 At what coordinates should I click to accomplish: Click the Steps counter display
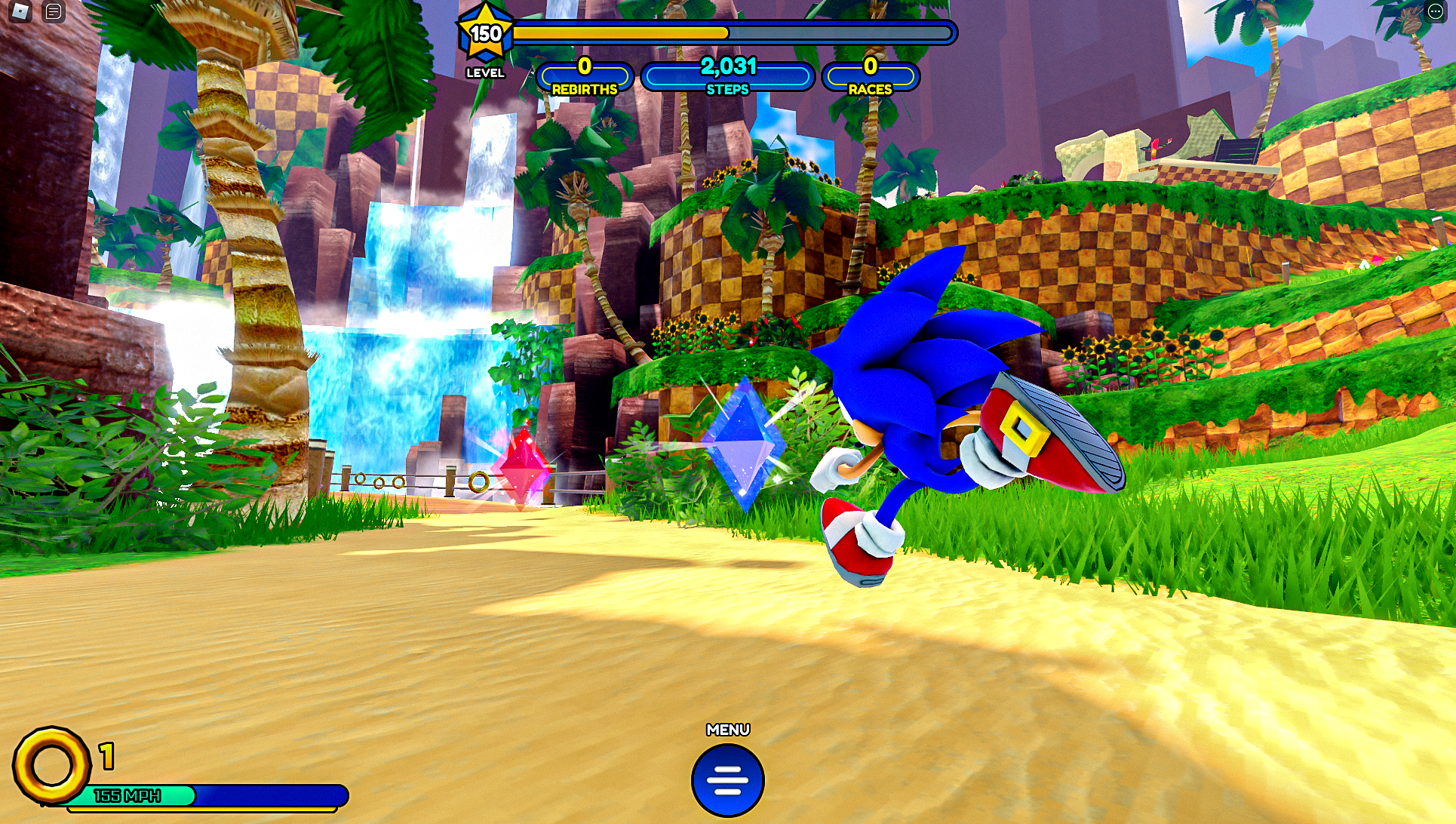pyautogui.click(x=726, y=75)
